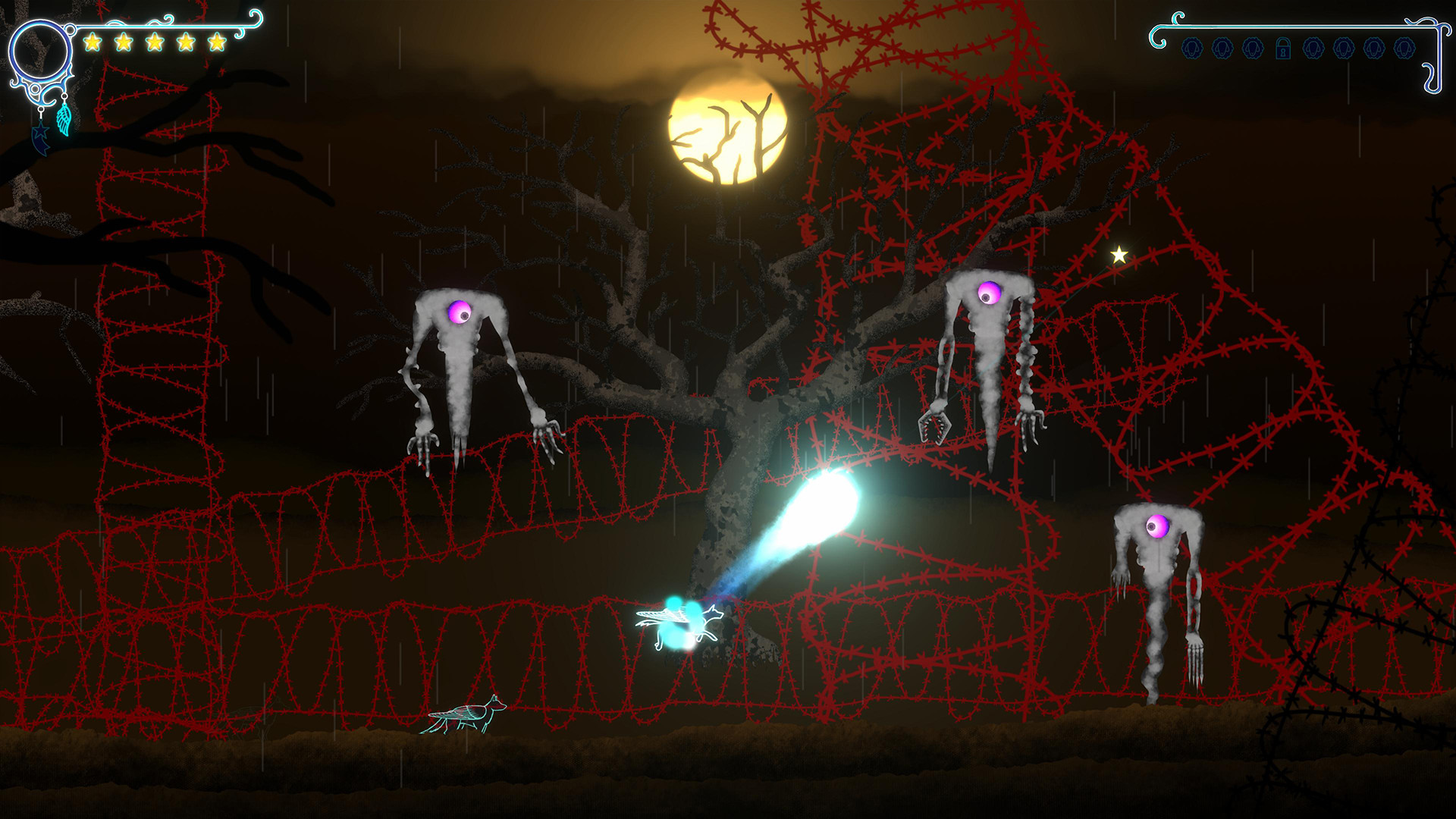Click the sheep icon right of the lock
The image size is (1456, 819).
tap(1313, 48)
